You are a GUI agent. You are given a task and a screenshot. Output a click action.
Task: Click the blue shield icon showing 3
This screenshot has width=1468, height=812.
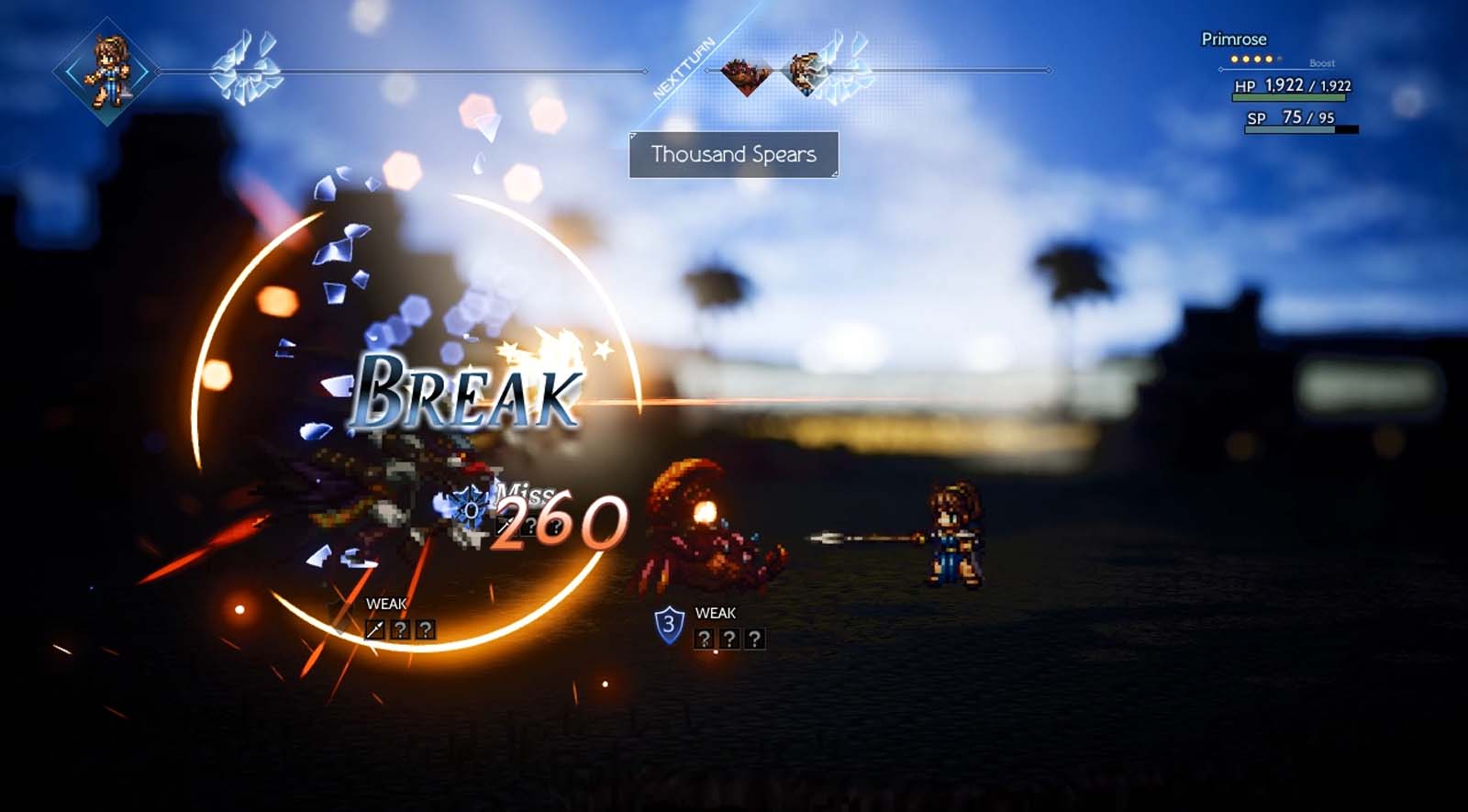click(x=669, y=625)
